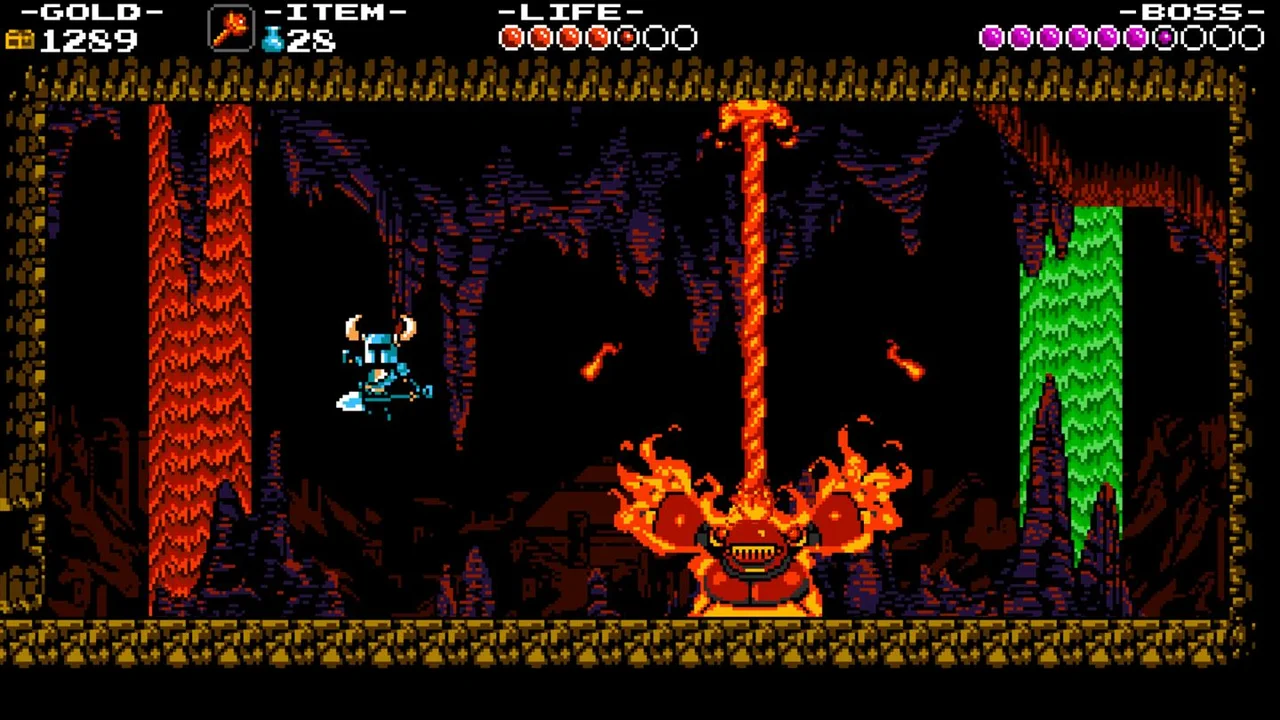Open the boss health meter
This screenshot has width=1280, height=720.
click(x=1120, y=38)
